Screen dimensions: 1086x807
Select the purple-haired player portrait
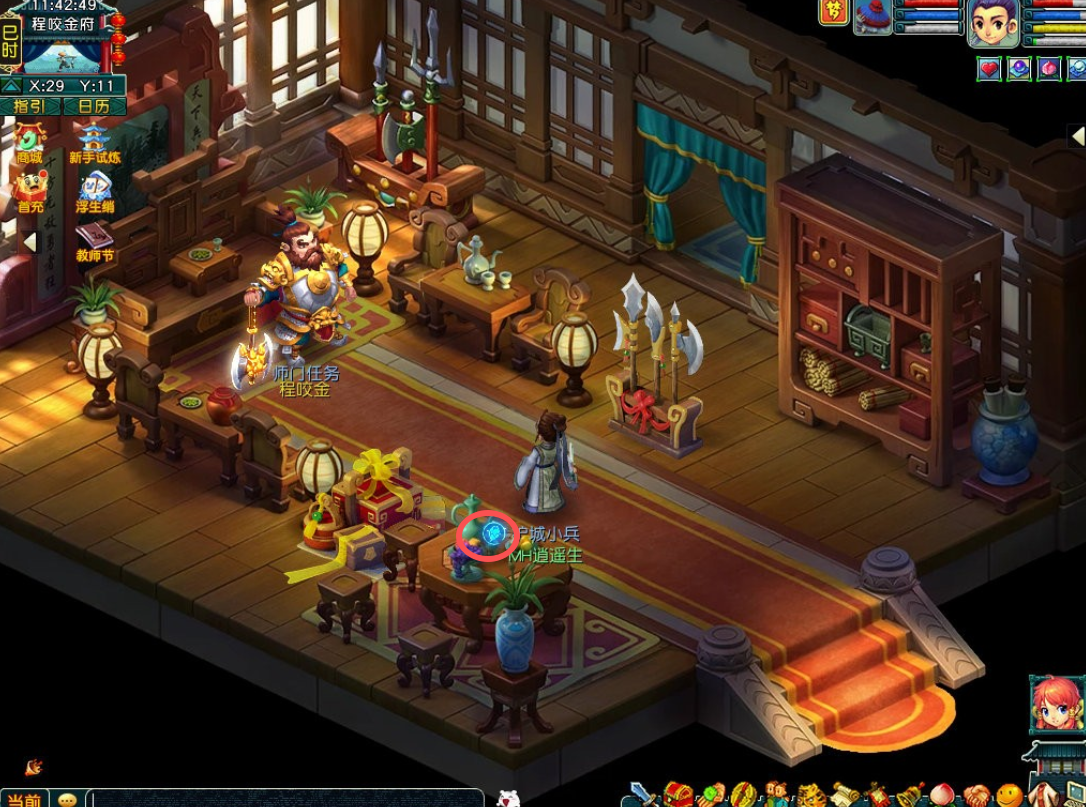tap(994, 23)
